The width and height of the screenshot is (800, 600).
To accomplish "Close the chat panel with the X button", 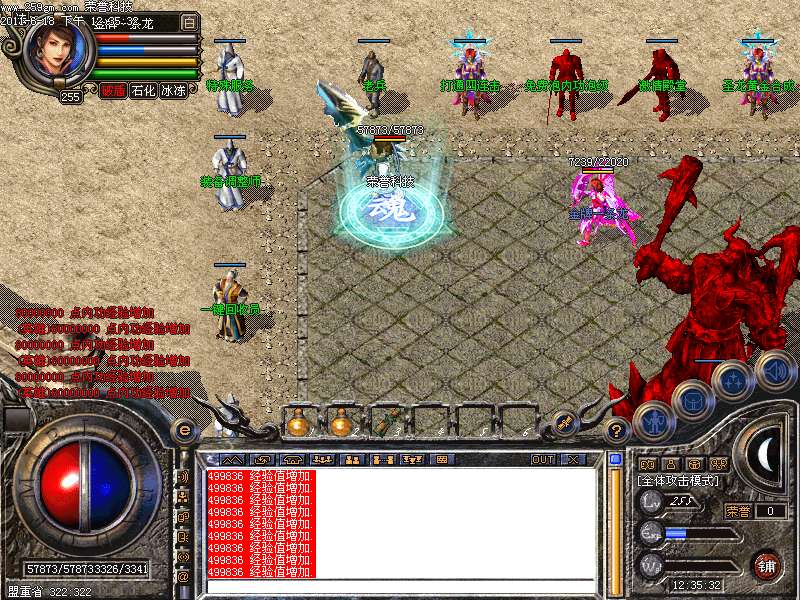I will click(574, 460).
